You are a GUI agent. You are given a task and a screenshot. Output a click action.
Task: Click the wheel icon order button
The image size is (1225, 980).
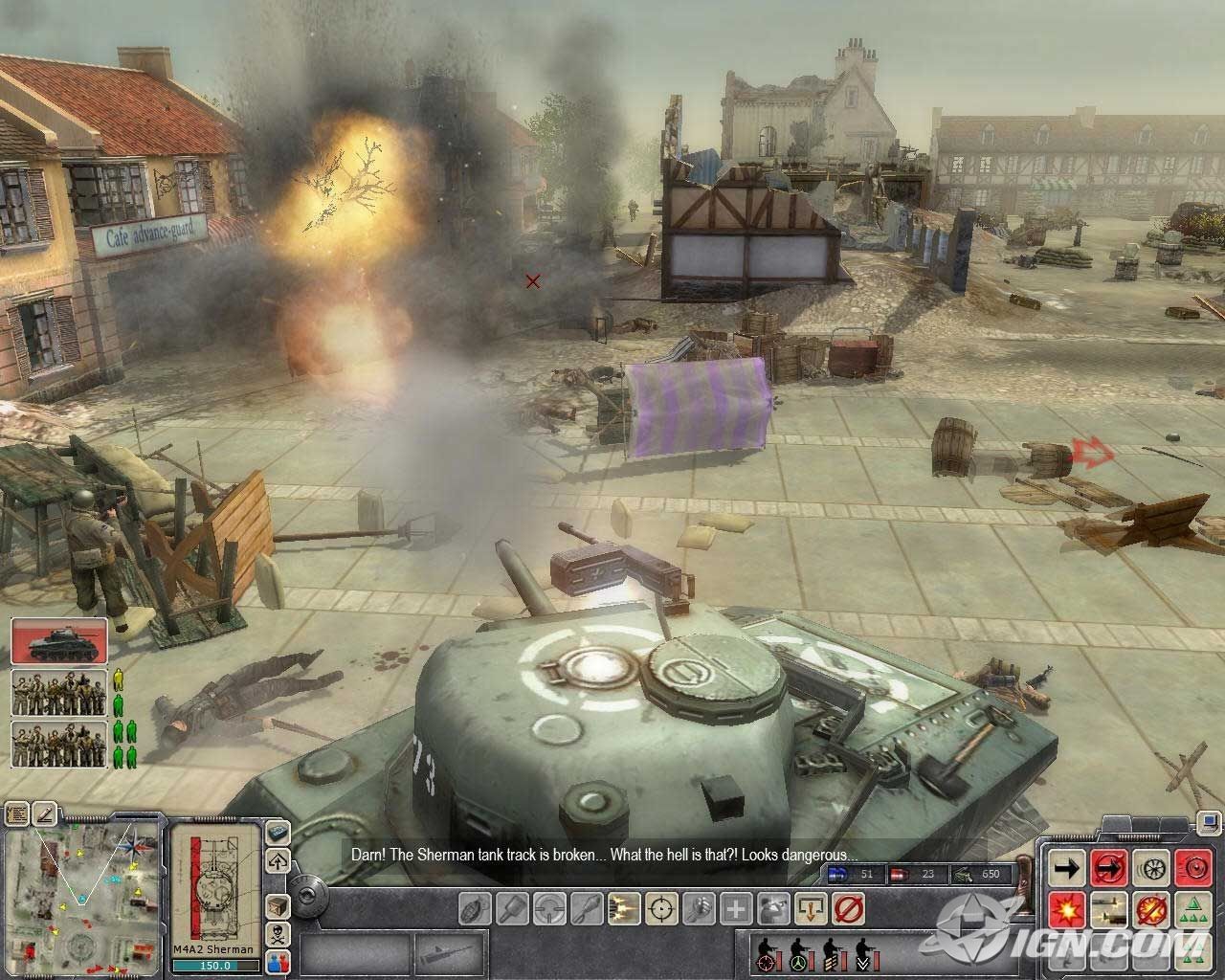pos(1150,869)
